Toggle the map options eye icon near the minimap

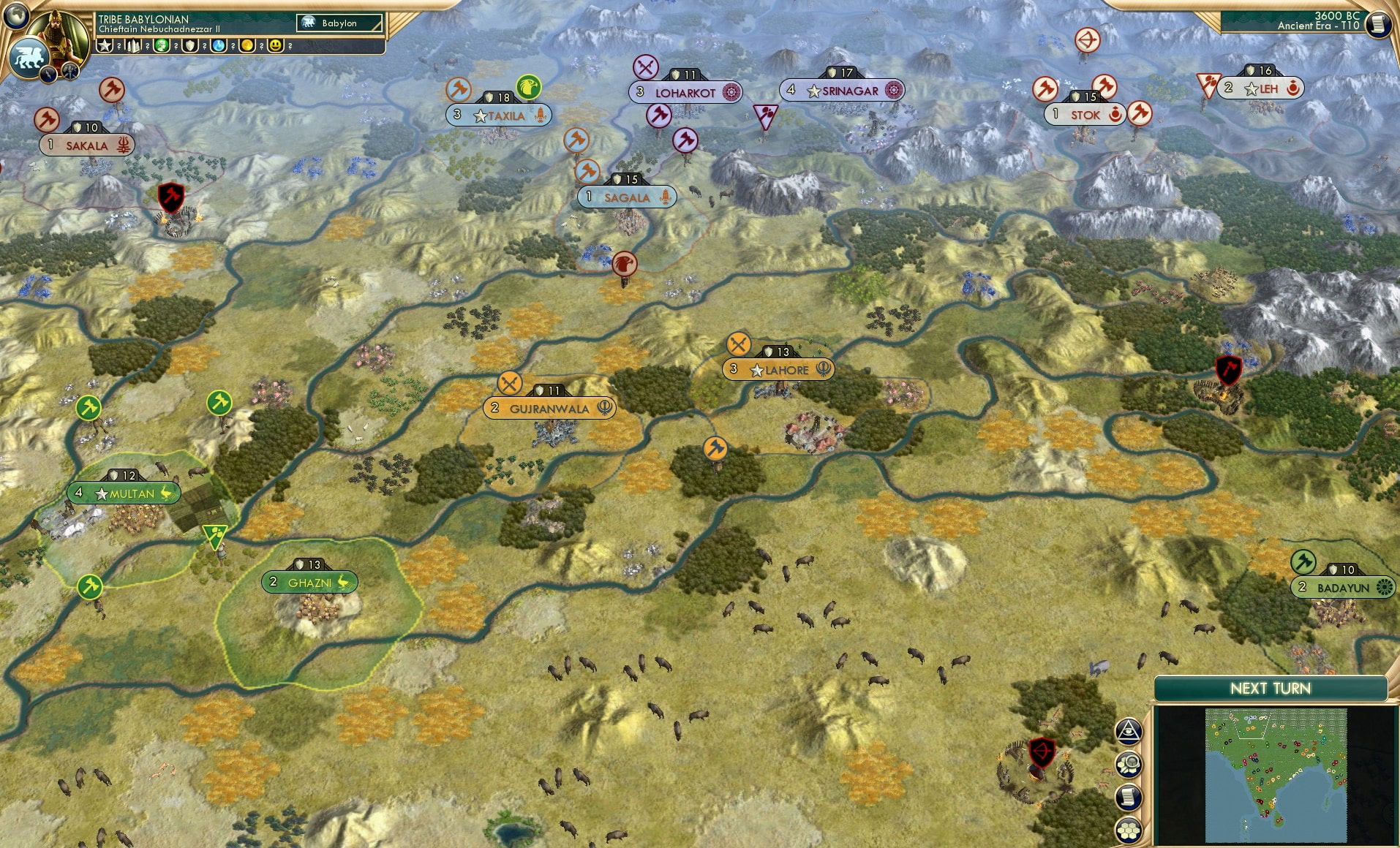click(x=1129, y=729)
